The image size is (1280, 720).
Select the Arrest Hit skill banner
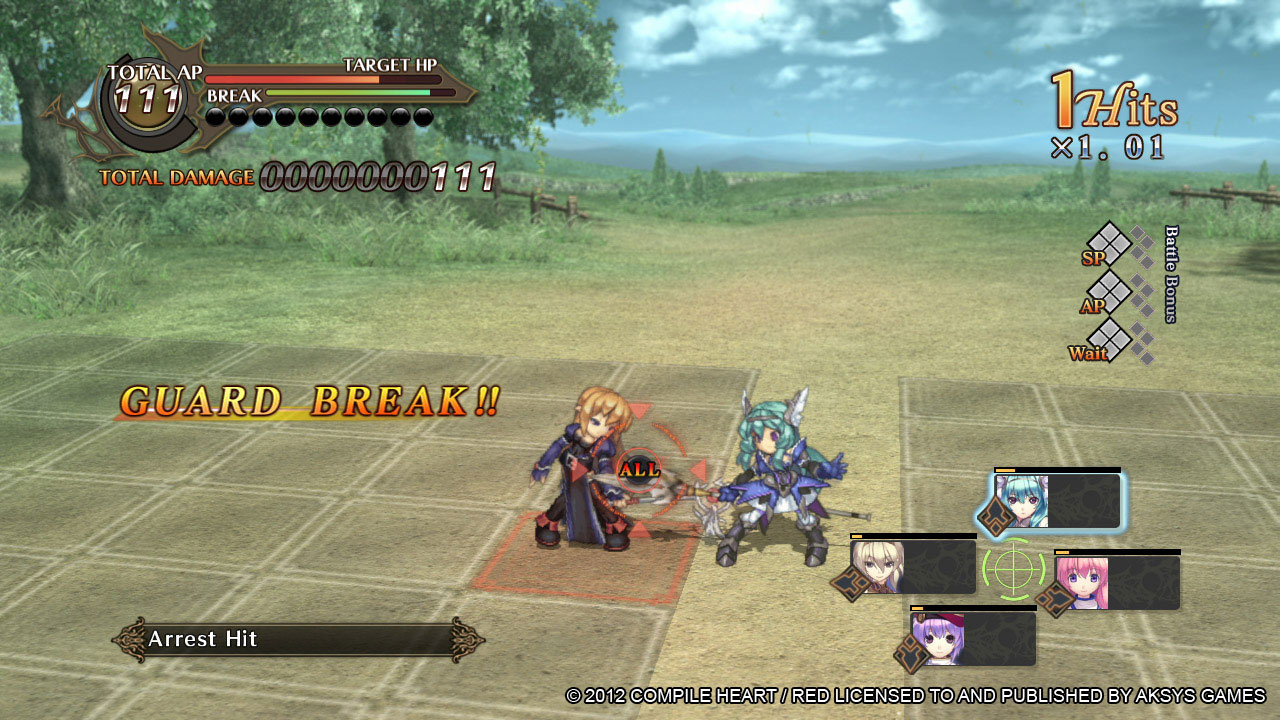tap(298, 639)
